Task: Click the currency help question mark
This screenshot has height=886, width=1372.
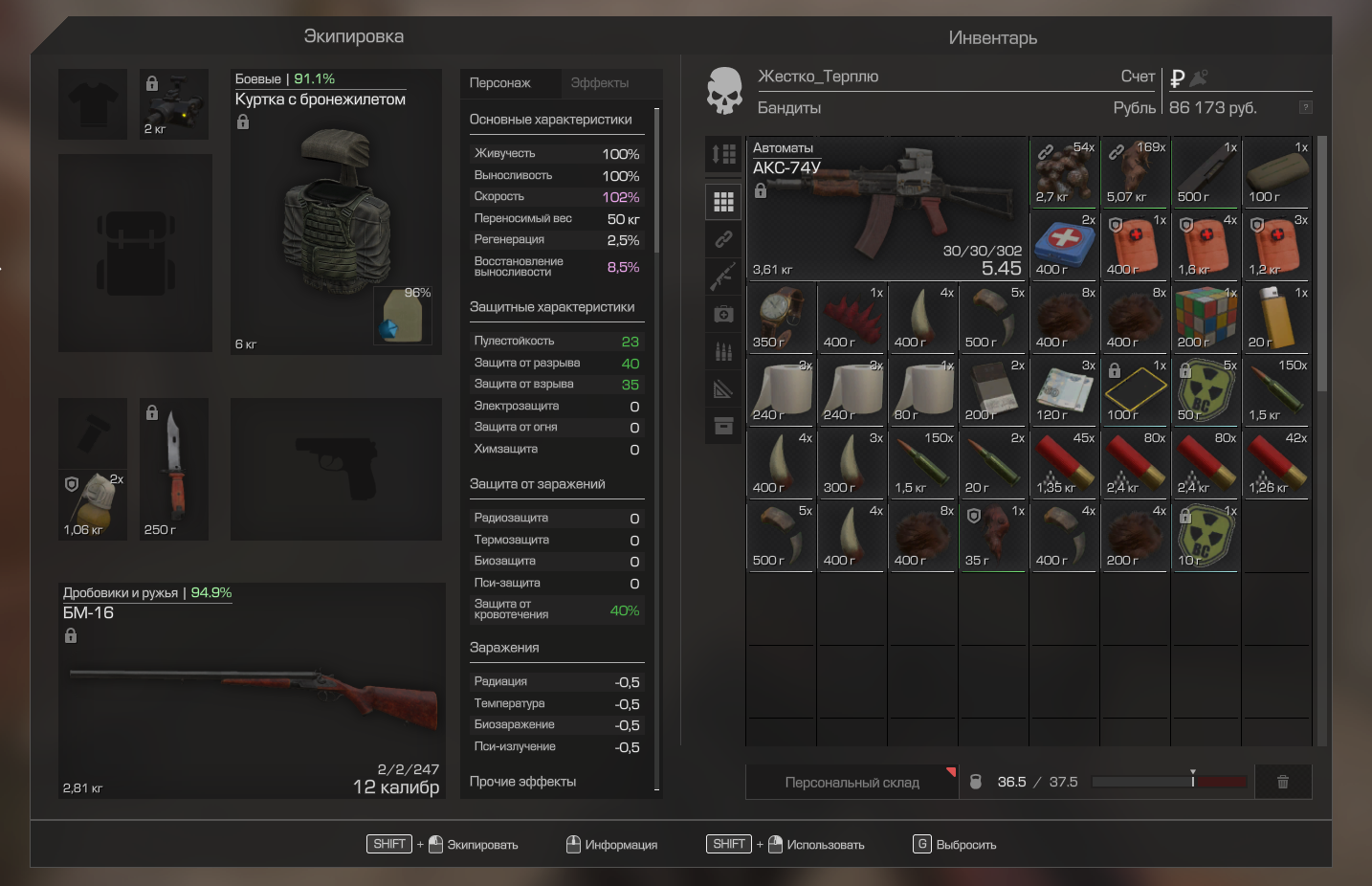Action: coord(1305,107)
